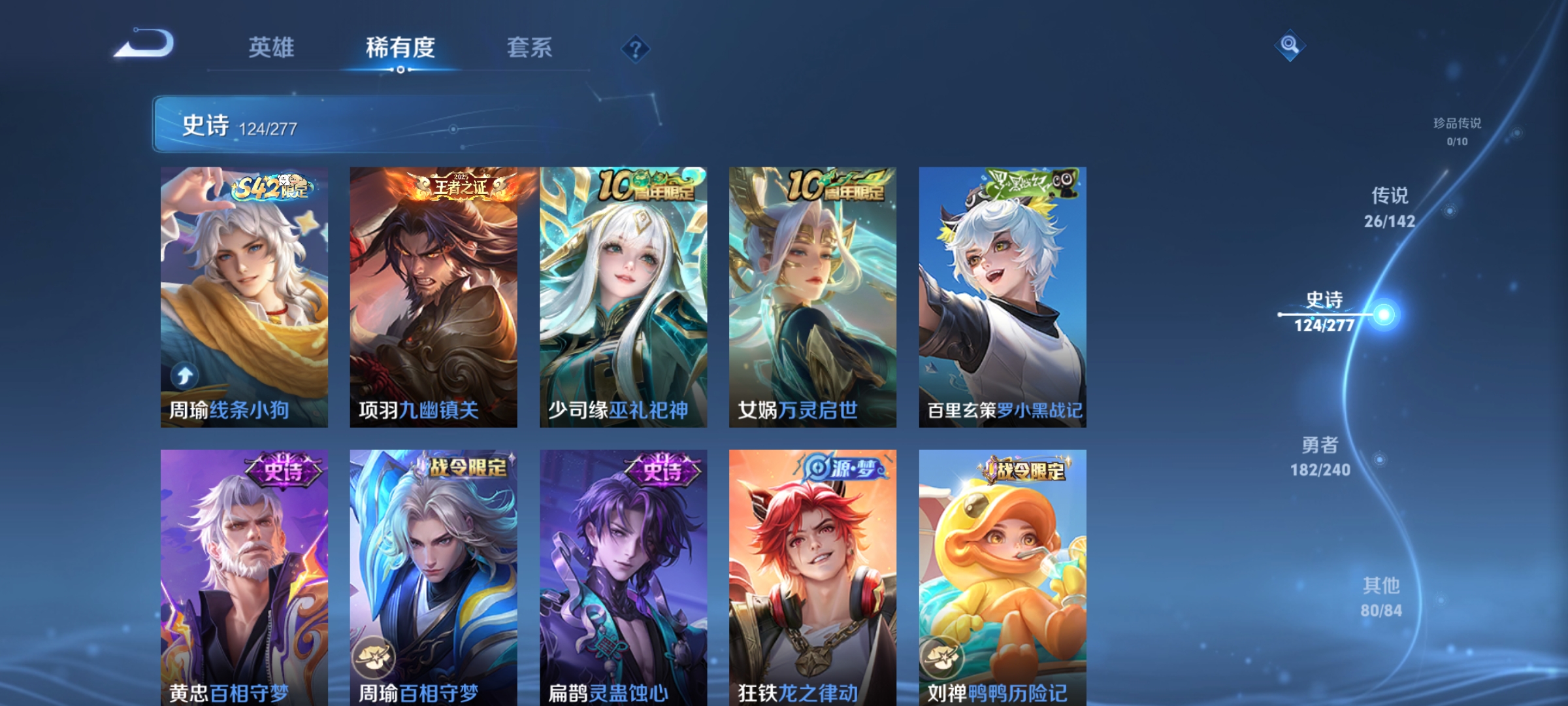Open the help question mark icon
The image size is (1568, 706).
tap(635, 50)
